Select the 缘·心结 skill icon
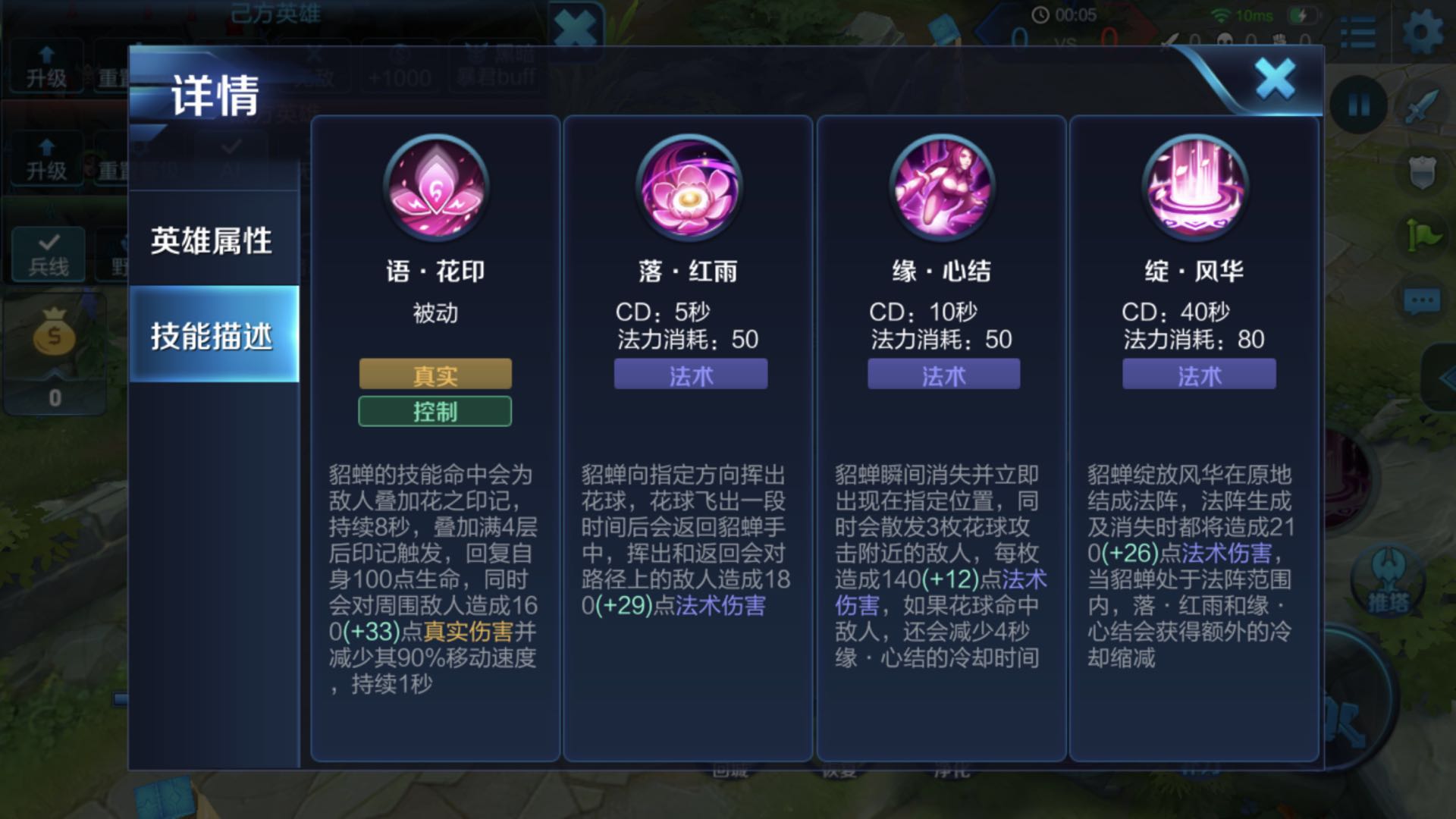Screen dimensions: 1456x819 pos(943,190)
